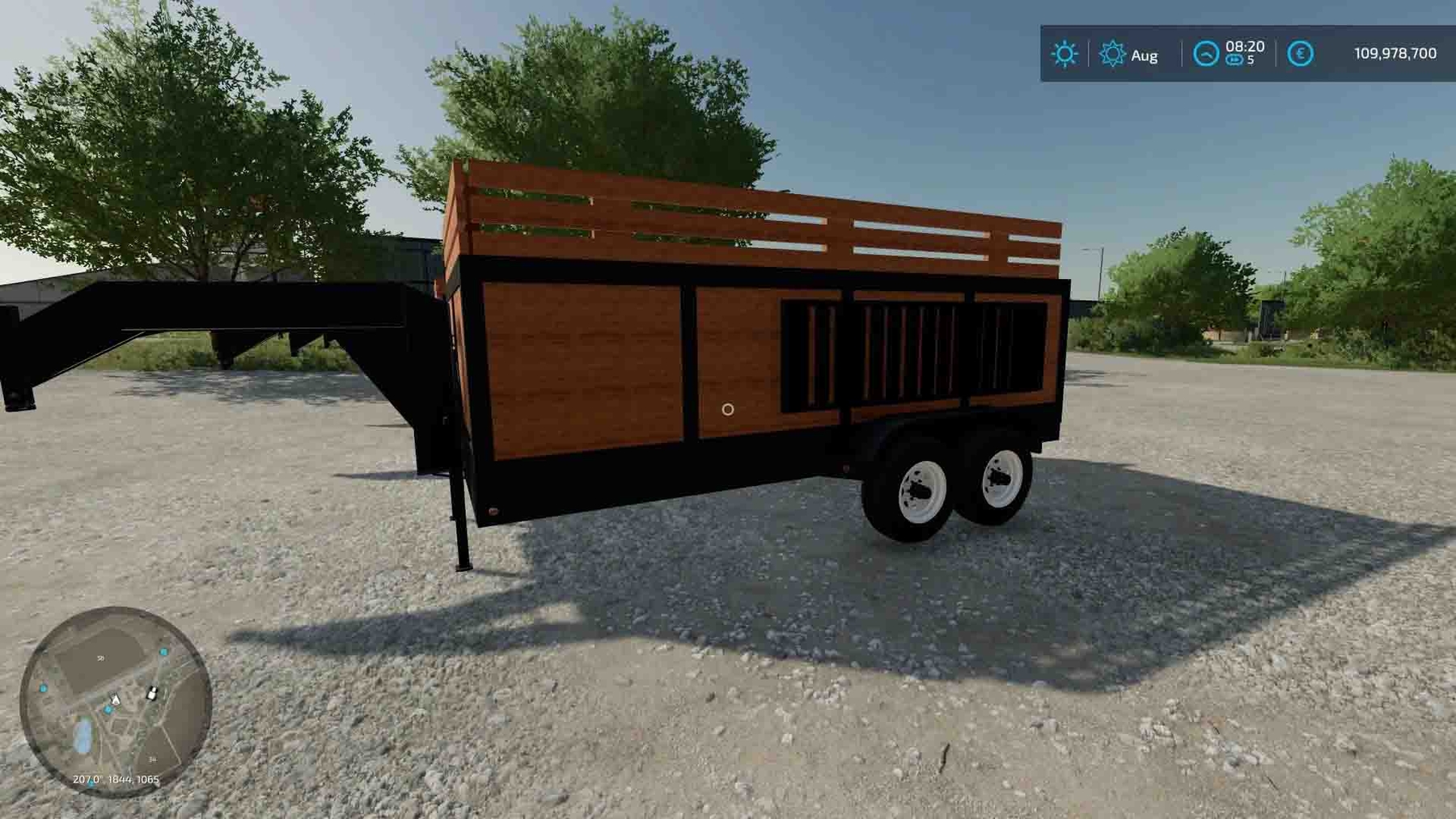Click the coordinates text under the minimap
This screenshot has height=819, width=1456.
click(116, 779)
